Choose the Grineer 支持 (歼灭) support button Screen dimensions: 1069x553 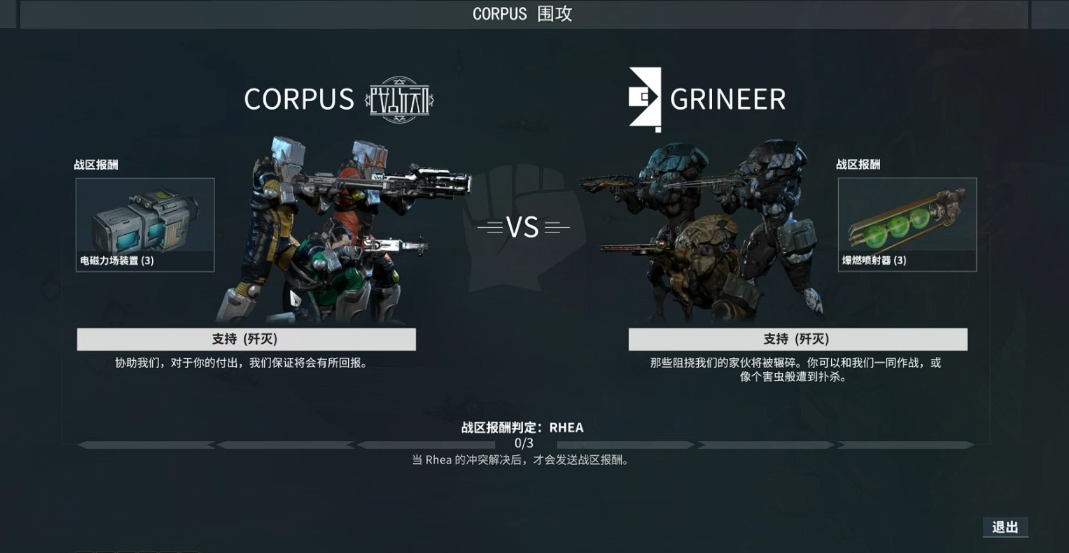pos(797,339)
